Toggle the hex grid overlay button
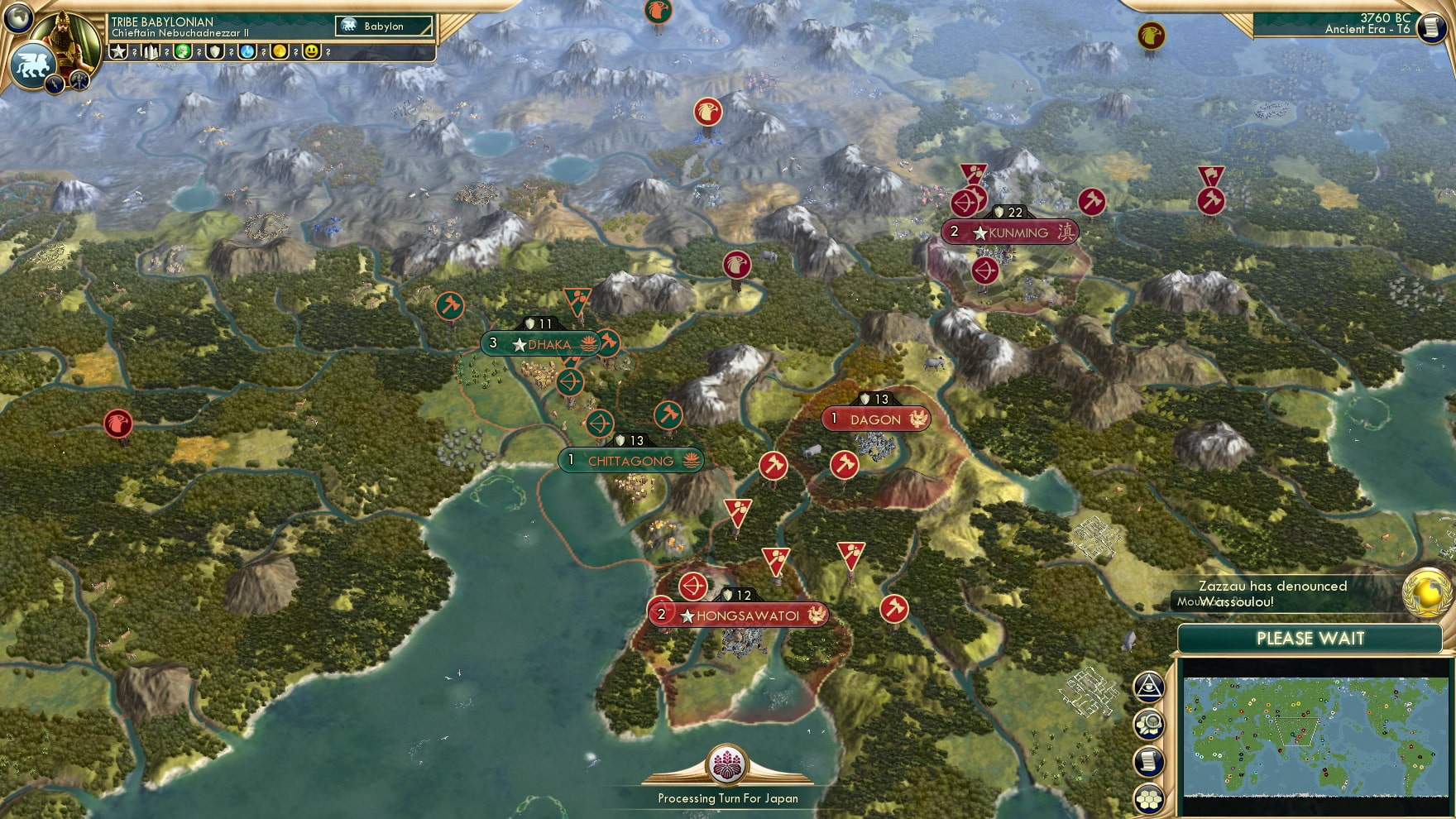This screenshot has height=819, width=1456. pyautogui.click(x=1150, y=798)
